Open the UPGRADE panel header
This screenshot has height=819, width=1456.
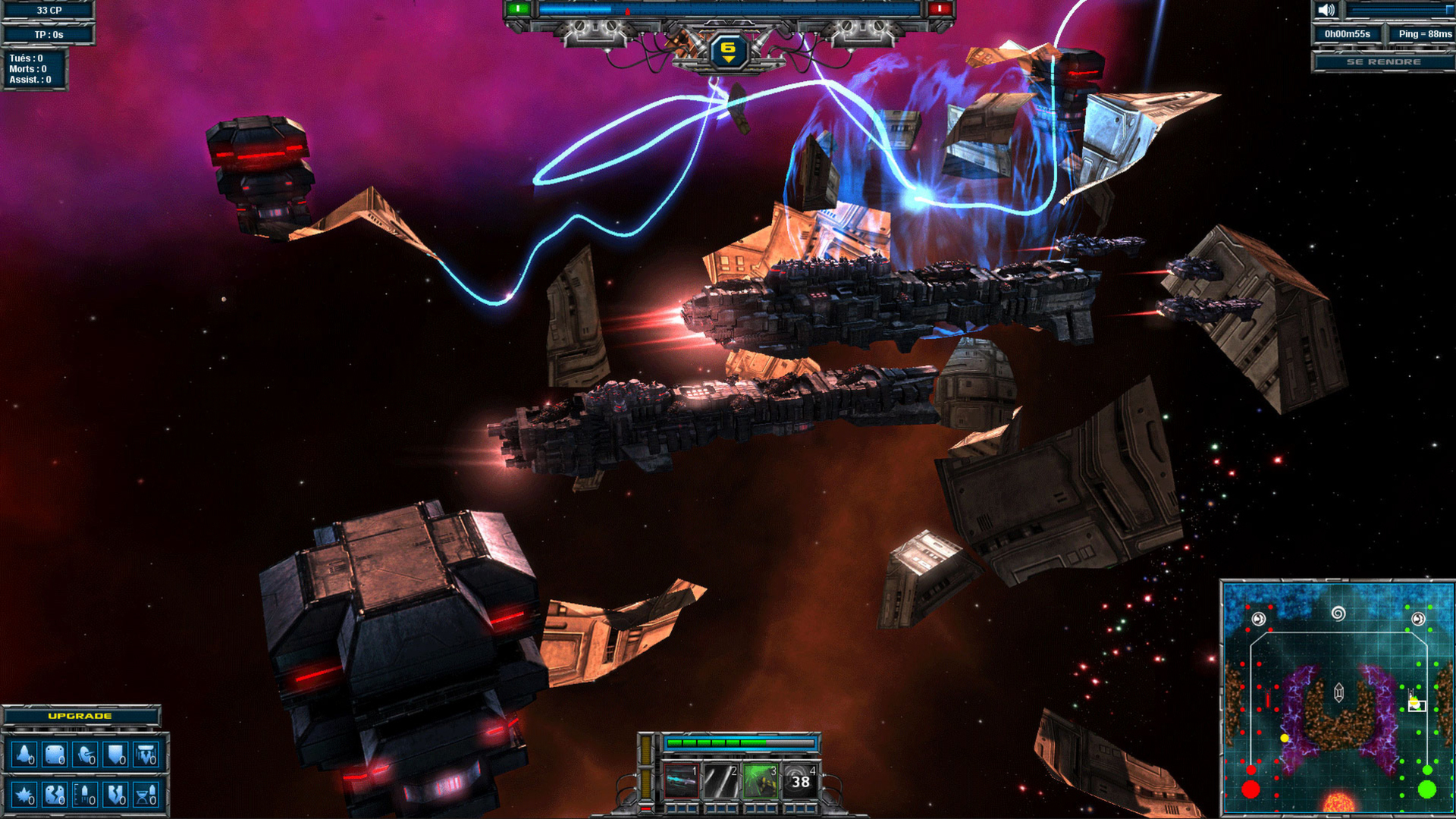[x=80, y=716]
